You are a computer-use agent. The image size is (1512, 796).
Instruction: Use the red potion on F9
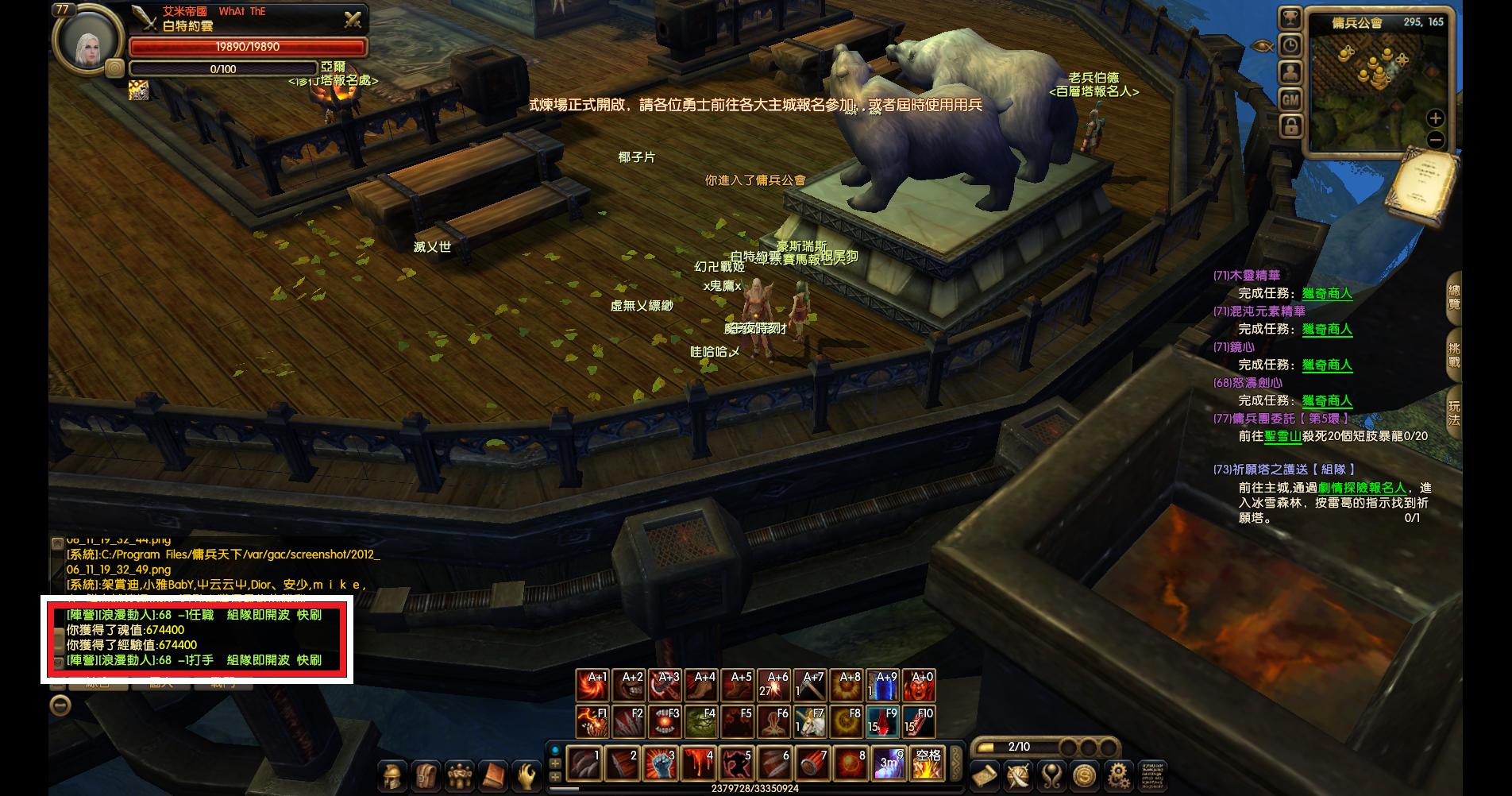point(883,722)
